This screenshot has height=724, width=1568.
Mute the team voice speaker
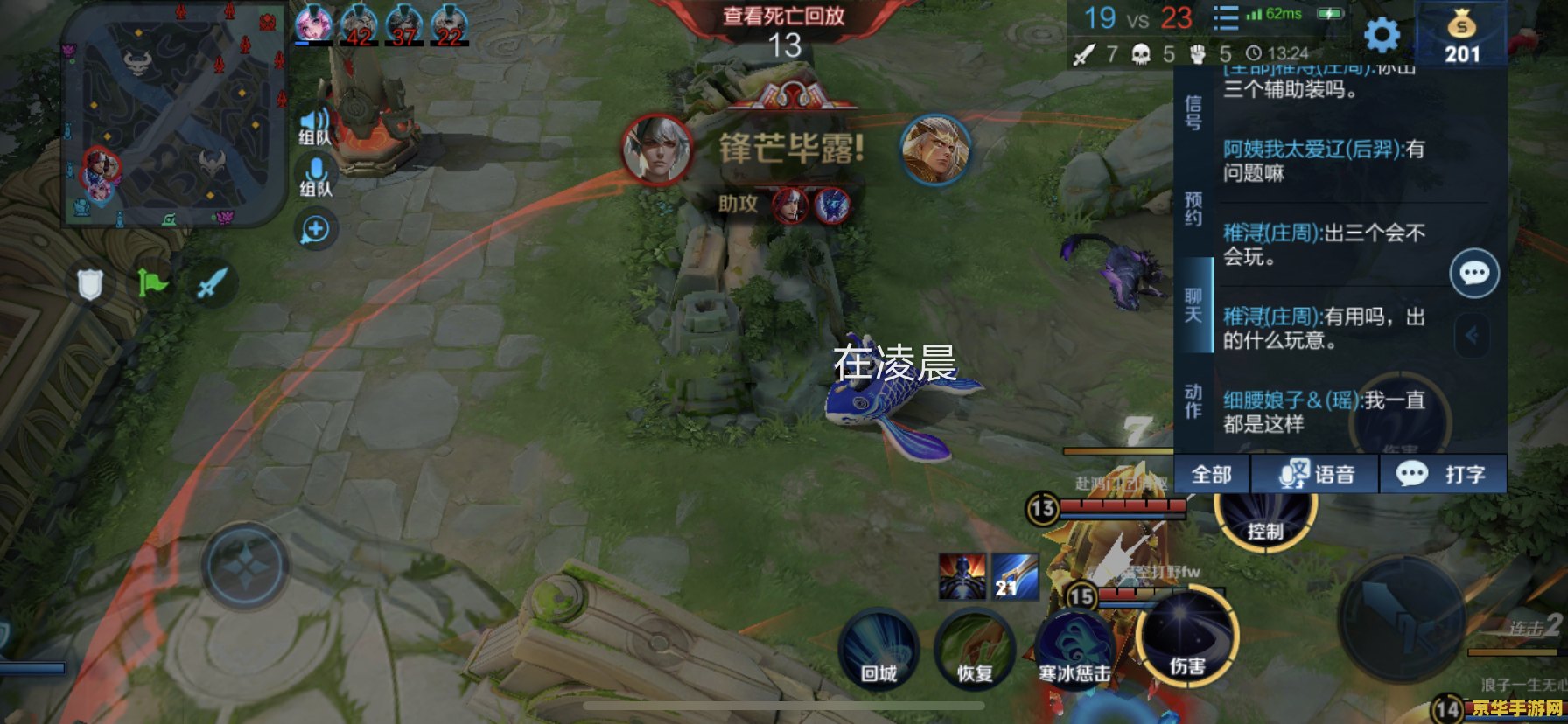click(312, 118)
